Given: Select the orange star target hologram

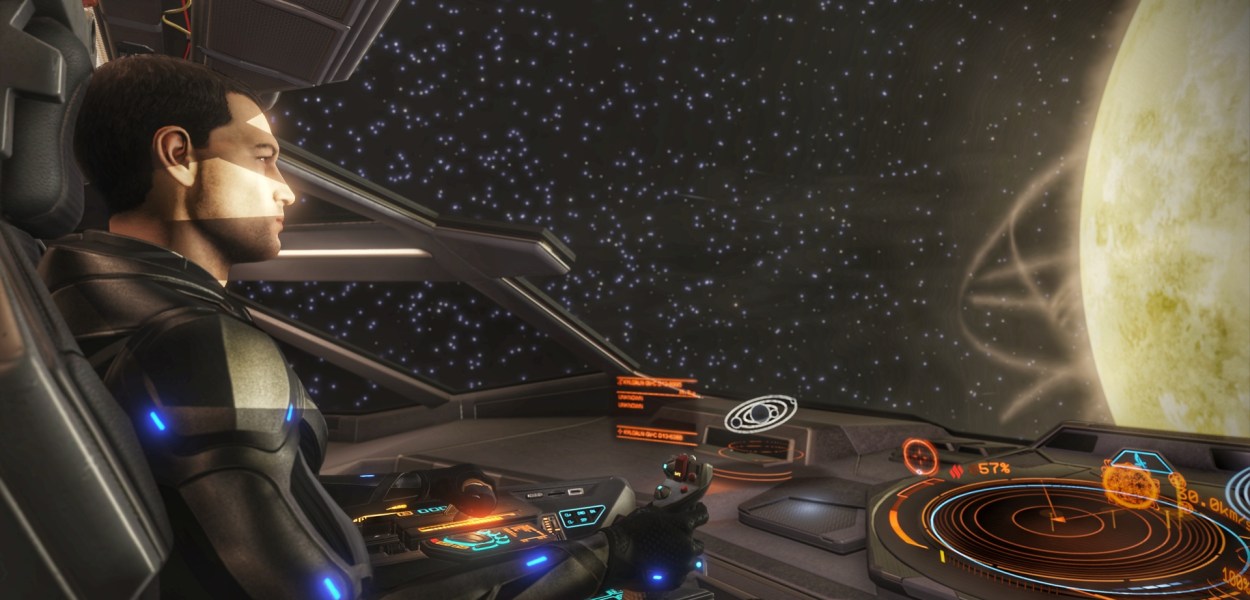Looking at the screenshot, I should coord(1130,486).
